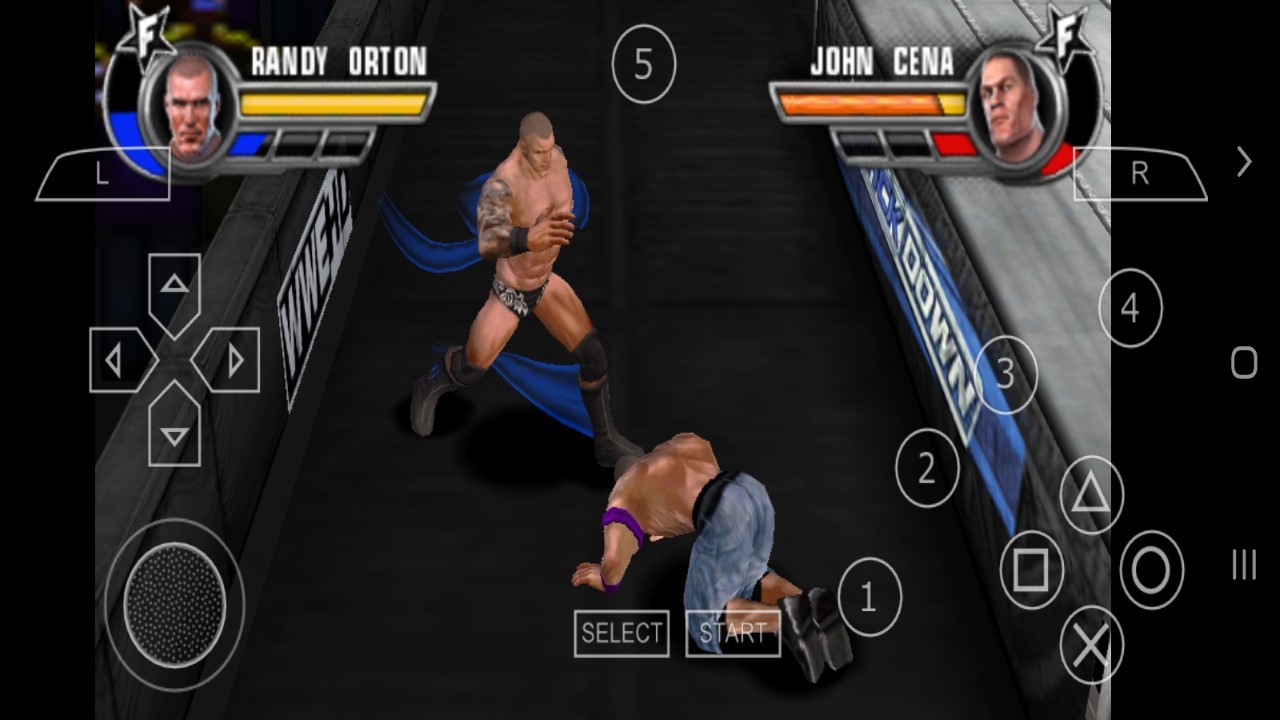Viewport: 1280px width, 720px height.
Task: Tap the d-pad up arrow
Action: 175,289
